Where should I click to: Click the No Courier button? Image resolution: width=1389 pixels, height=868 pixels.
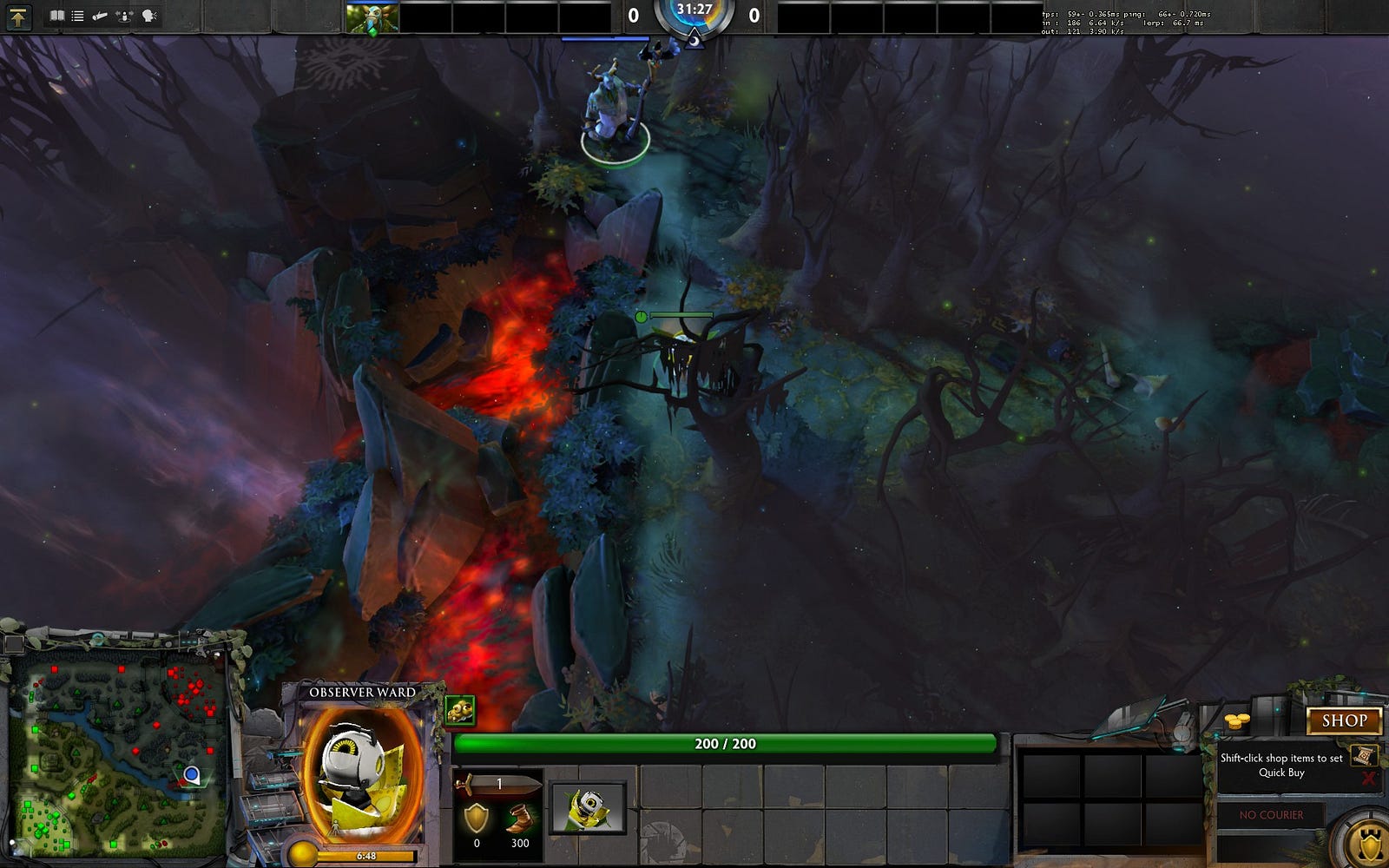1271,815
